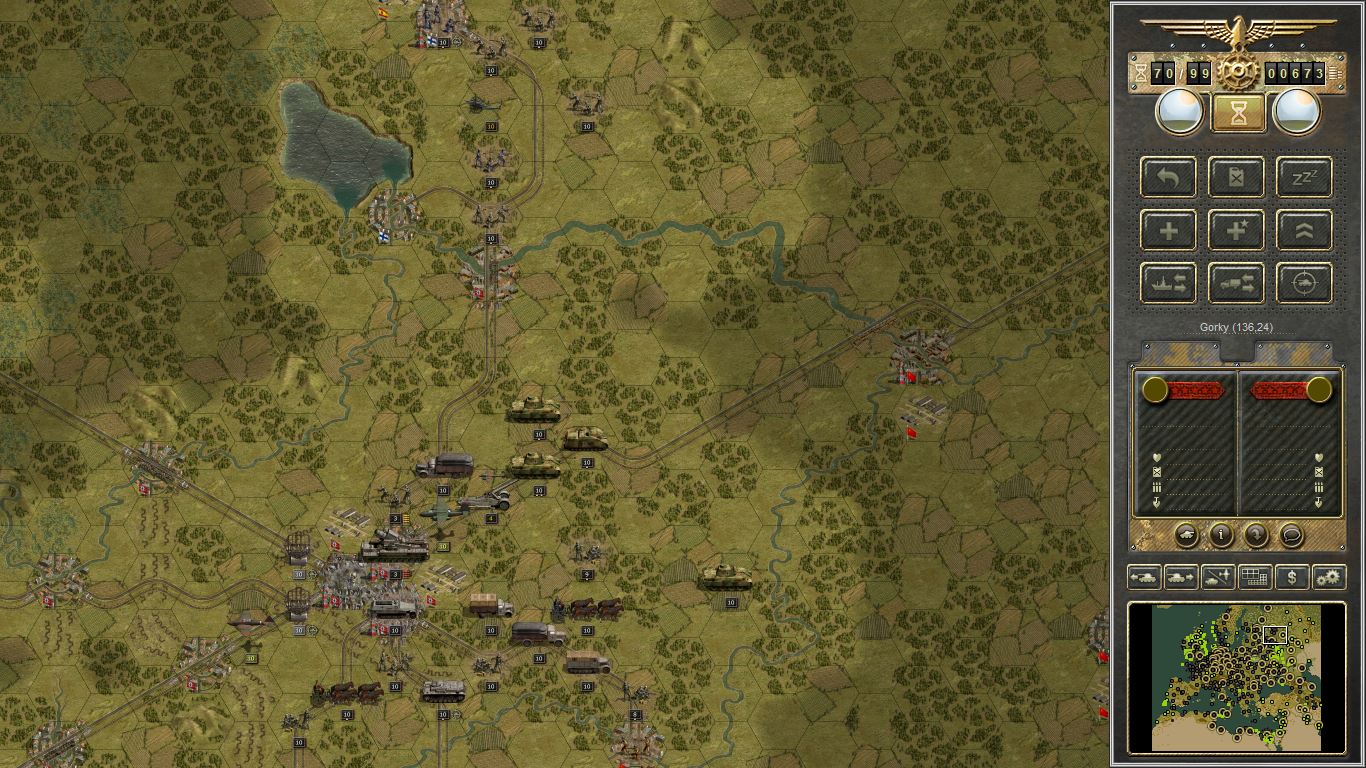This screenshot has width=1366, height=768.
Task: Embark unit on sea transport (ship icon)
Action: (1167, 283)
